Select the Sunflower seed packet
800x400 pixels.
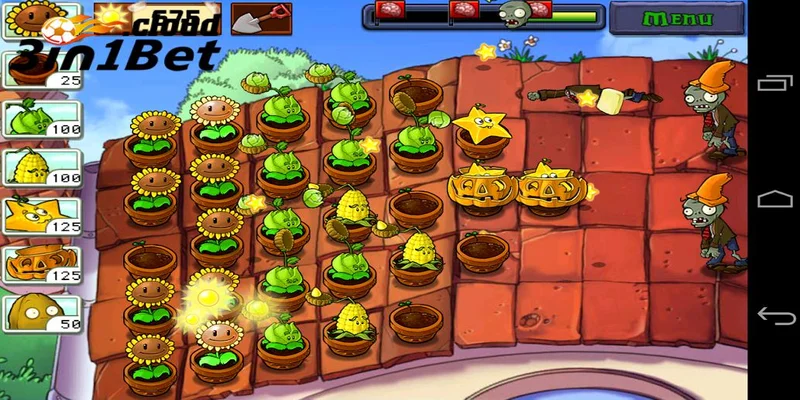(x=27, y=18)
